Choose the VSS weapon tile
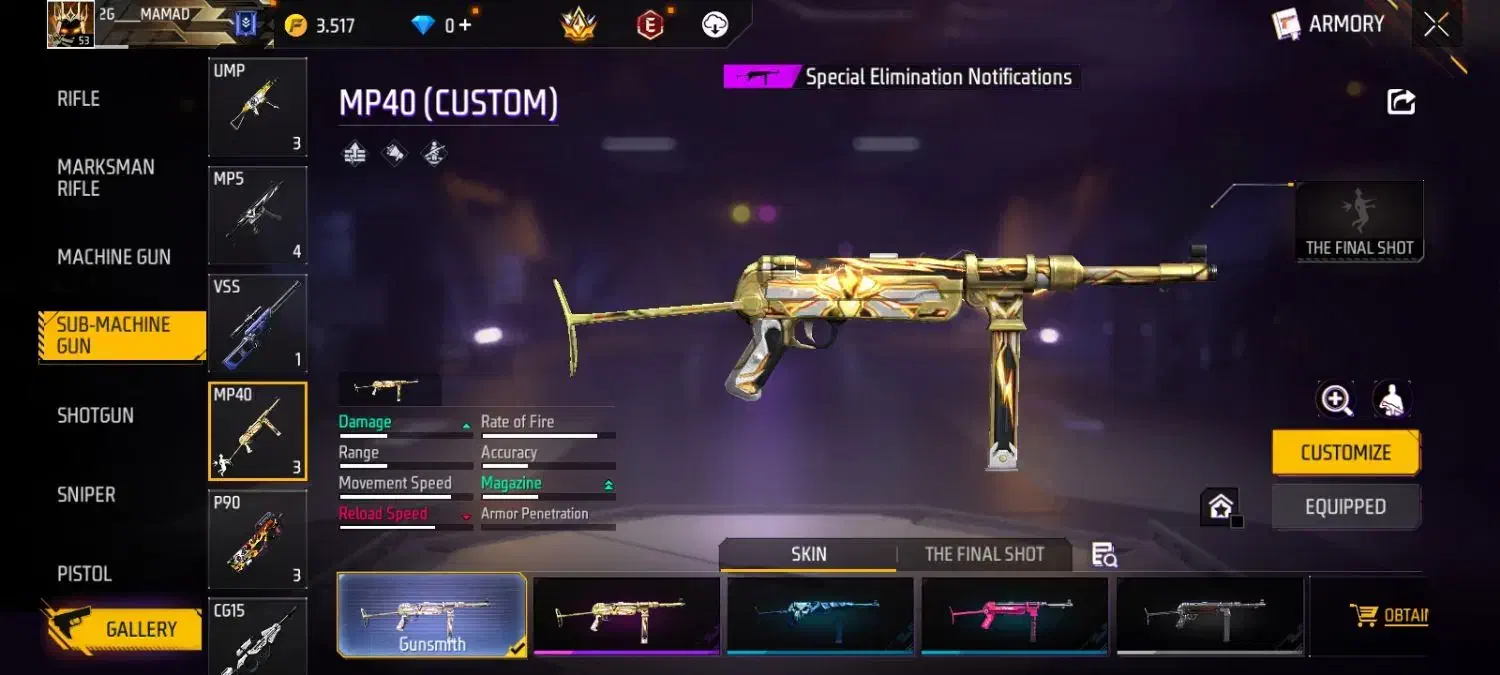The image size is (1500, 675). pos(257,323)
